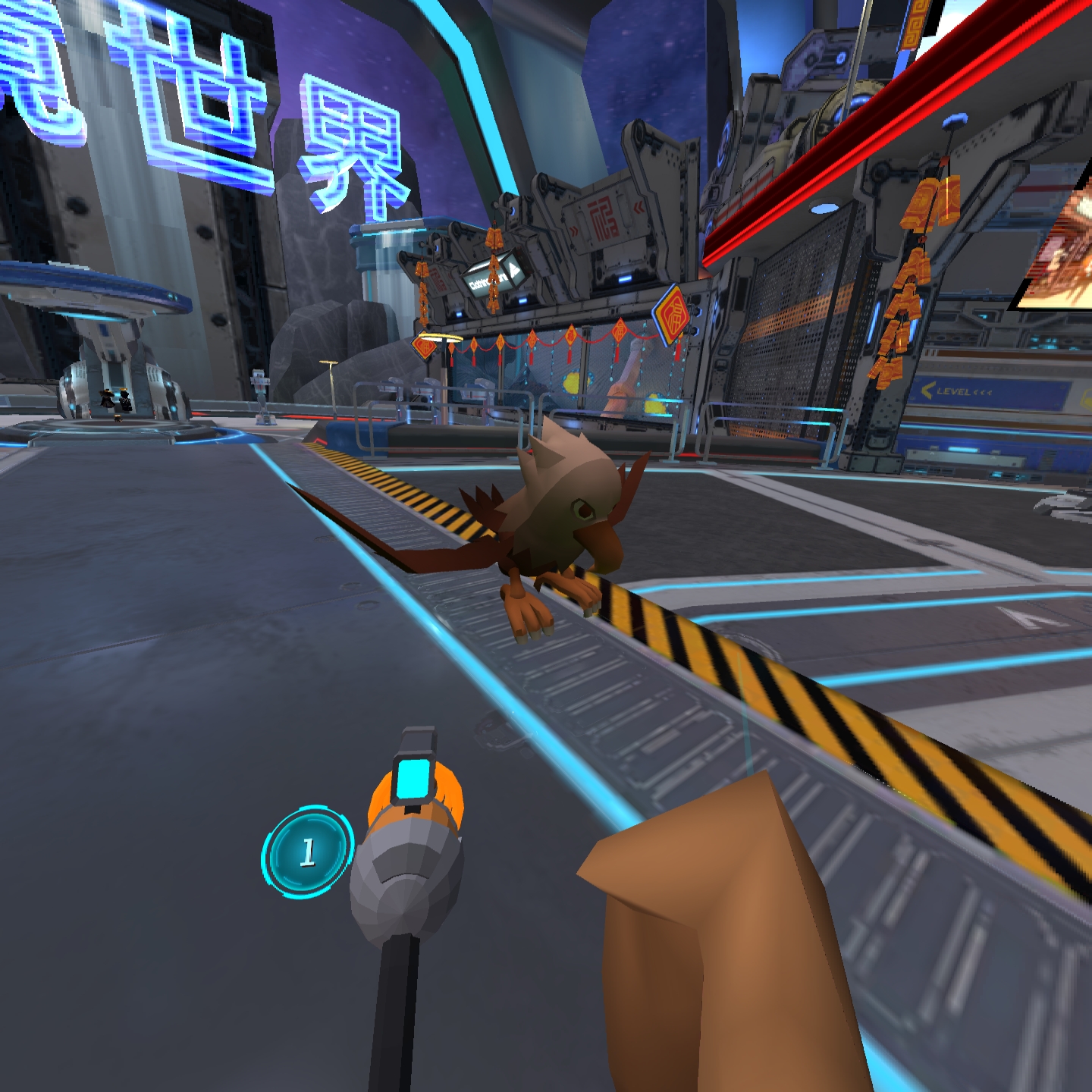Toggle the small blue display near the storefront
Screen dimensions: 1092x1092
point(524,300)
